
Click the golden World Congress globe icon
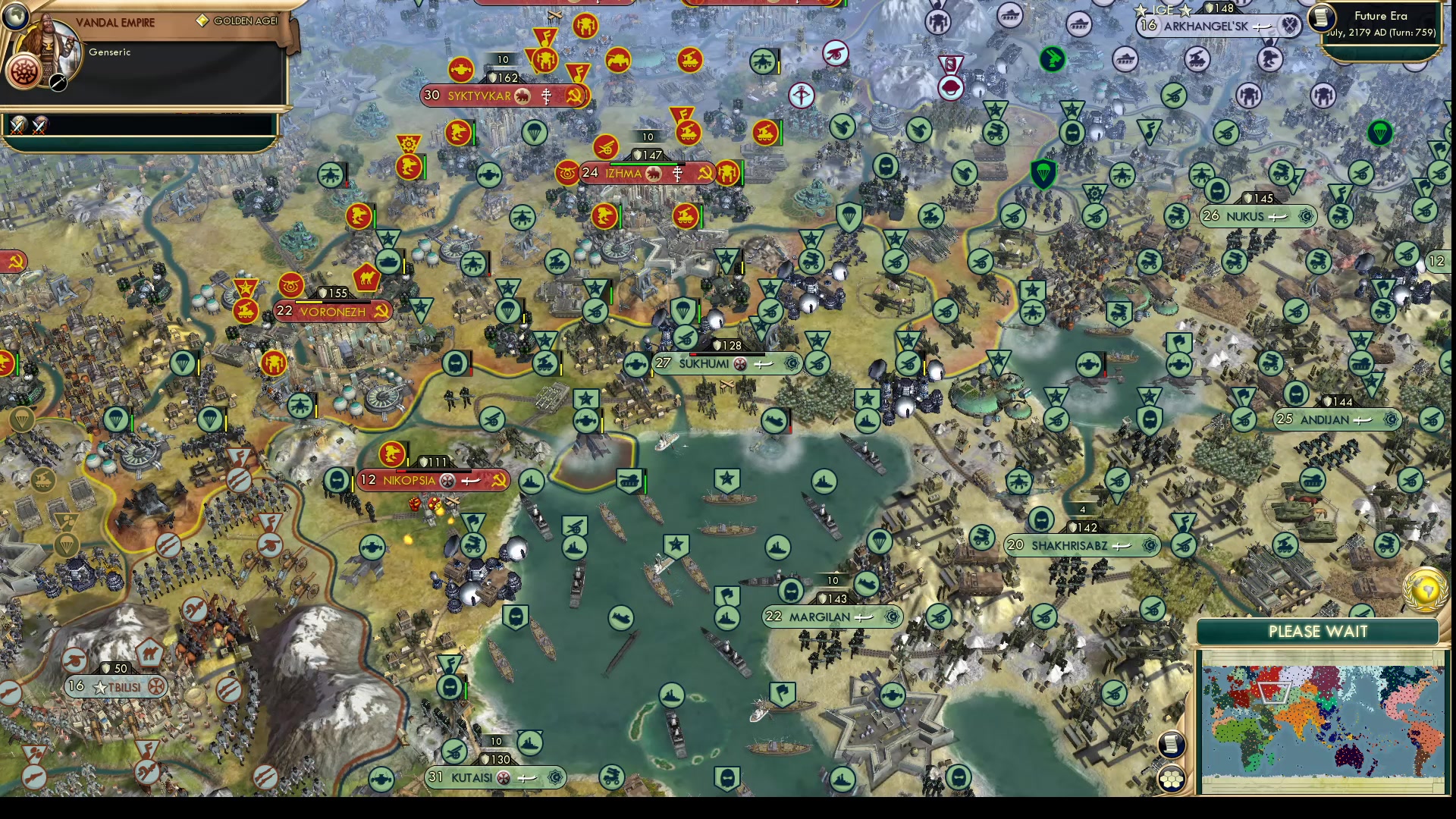(x=1426, y=590)
